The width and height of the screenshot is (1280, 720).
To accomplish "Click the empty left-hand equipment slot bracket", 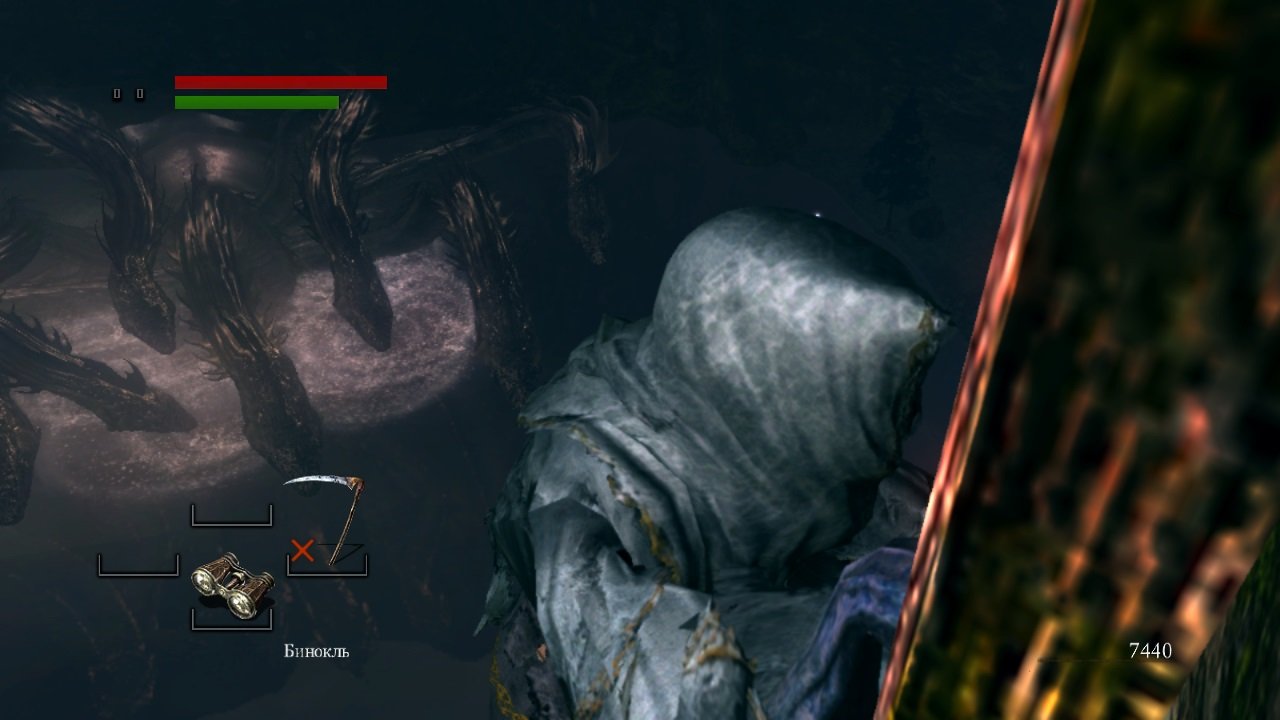I will point(137,565).
